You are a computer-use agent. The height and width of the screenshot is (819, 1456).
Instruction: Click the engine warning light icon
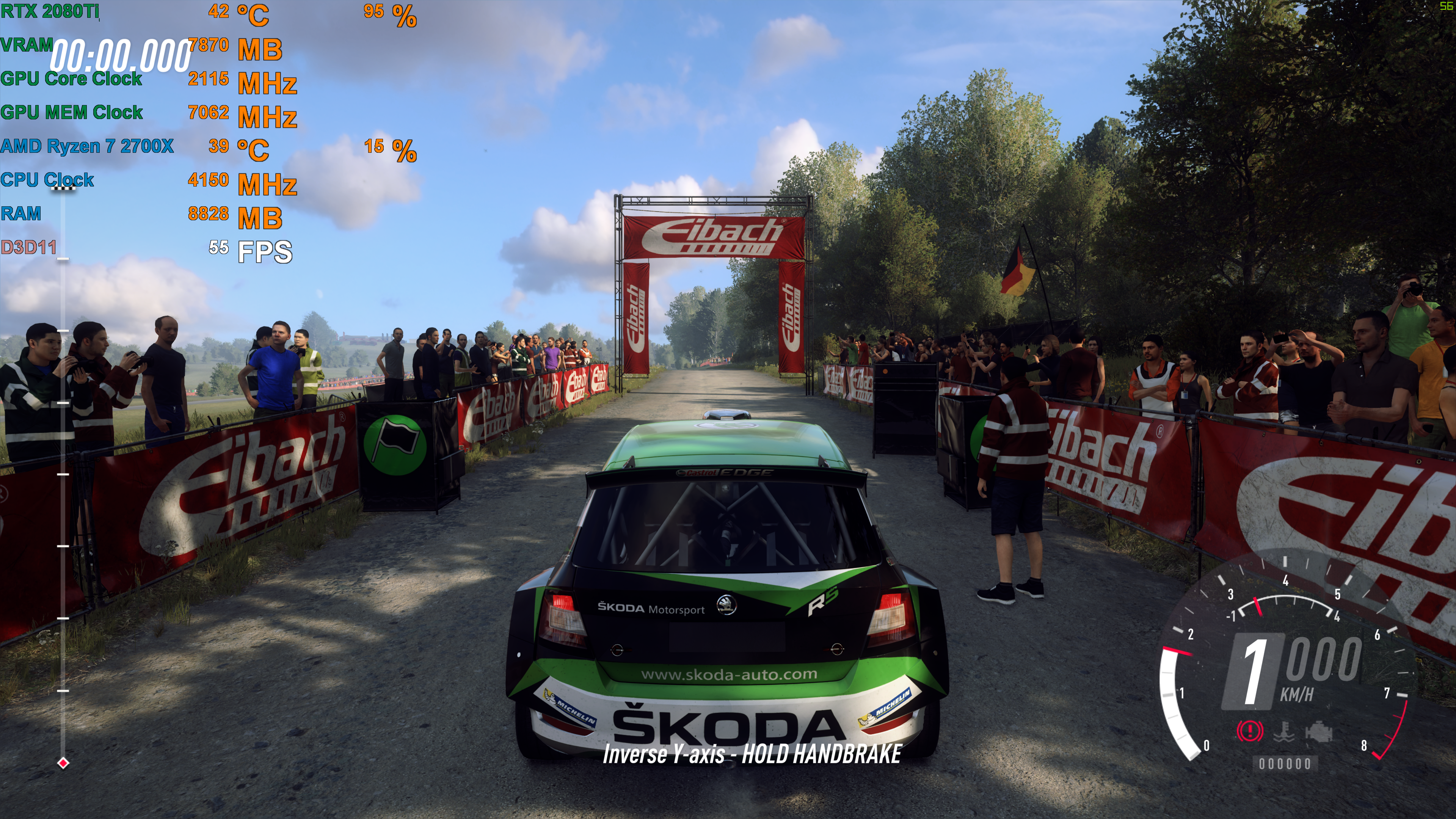pos(1319,732)
